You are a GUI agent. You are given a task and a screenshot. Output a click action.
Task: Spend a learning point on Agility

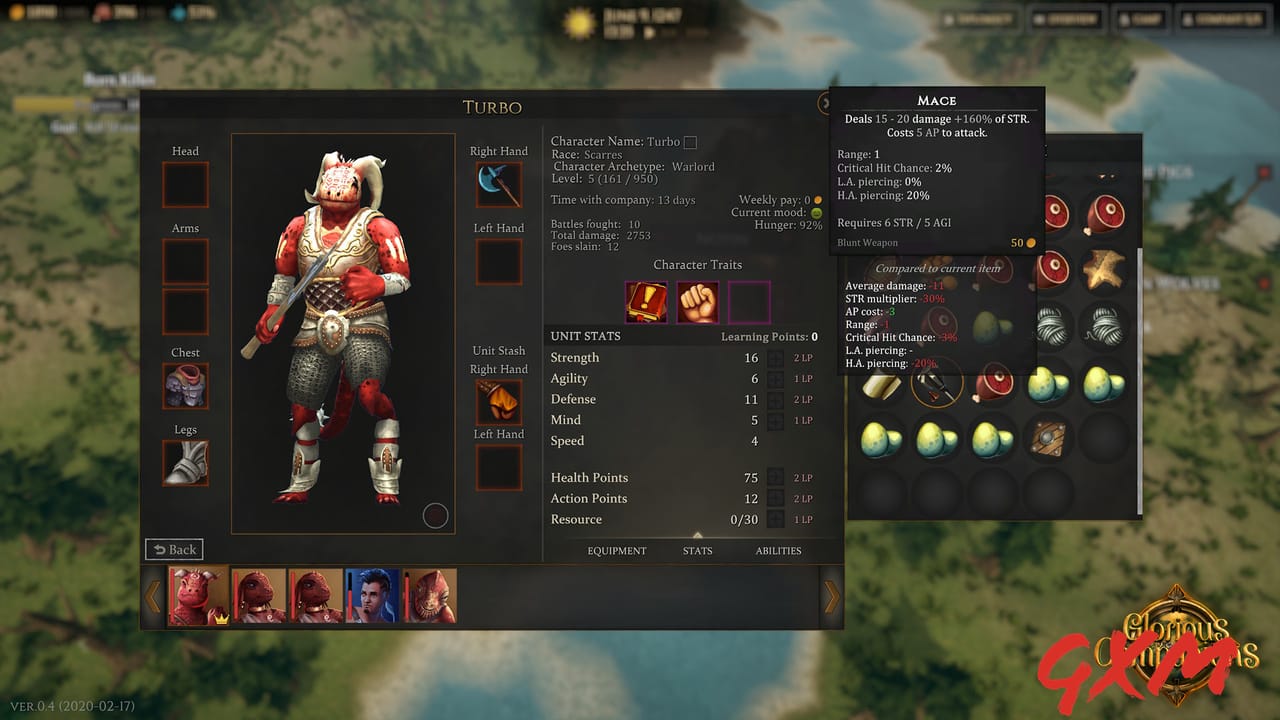click(777, 378)
